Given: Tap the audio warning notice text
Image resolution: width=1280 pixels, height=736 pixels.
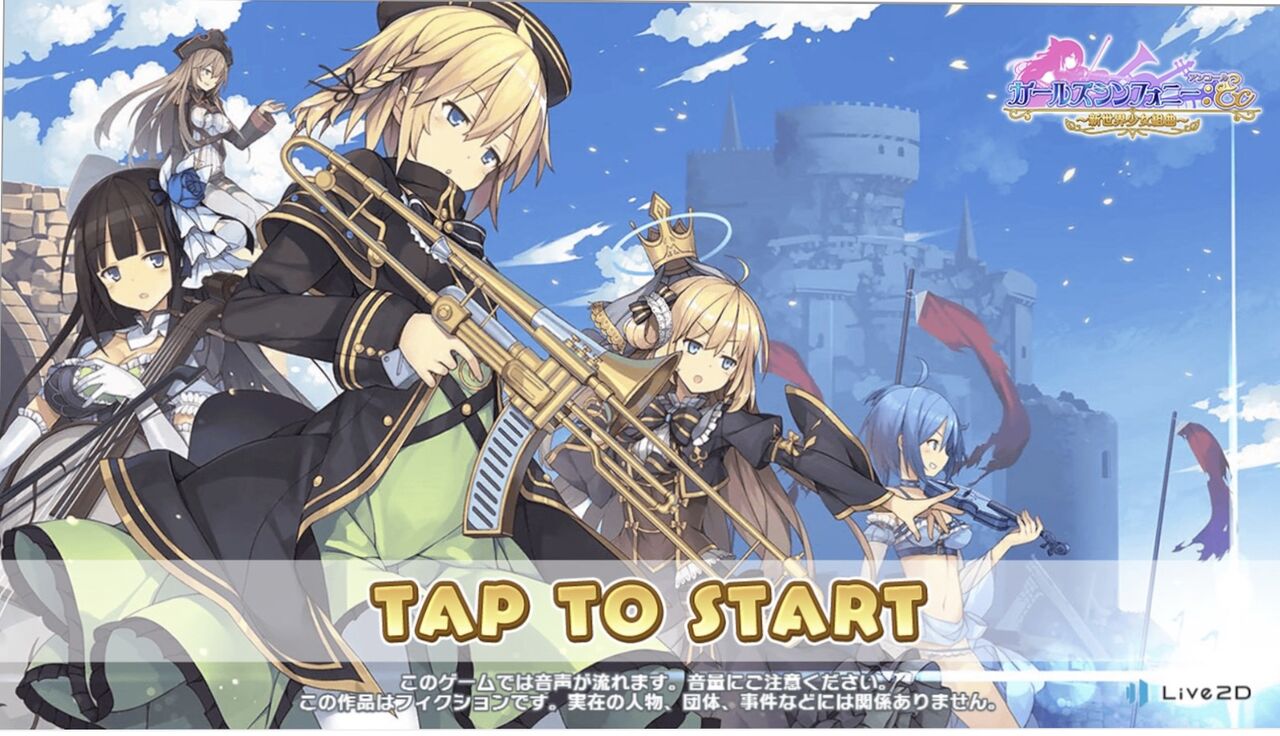Looking at the screenshot, I should (640, 675).
